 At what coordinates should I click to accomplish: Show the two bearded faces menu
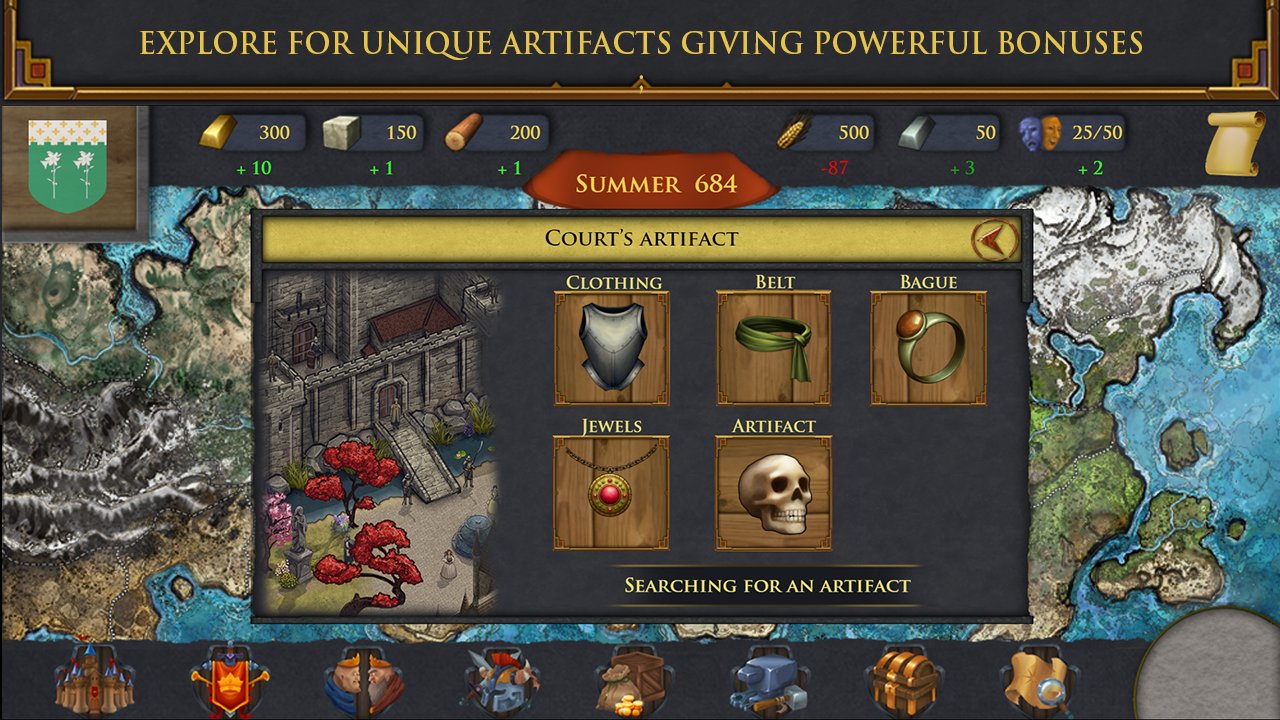pyautogui.click(x=363, y=683)
